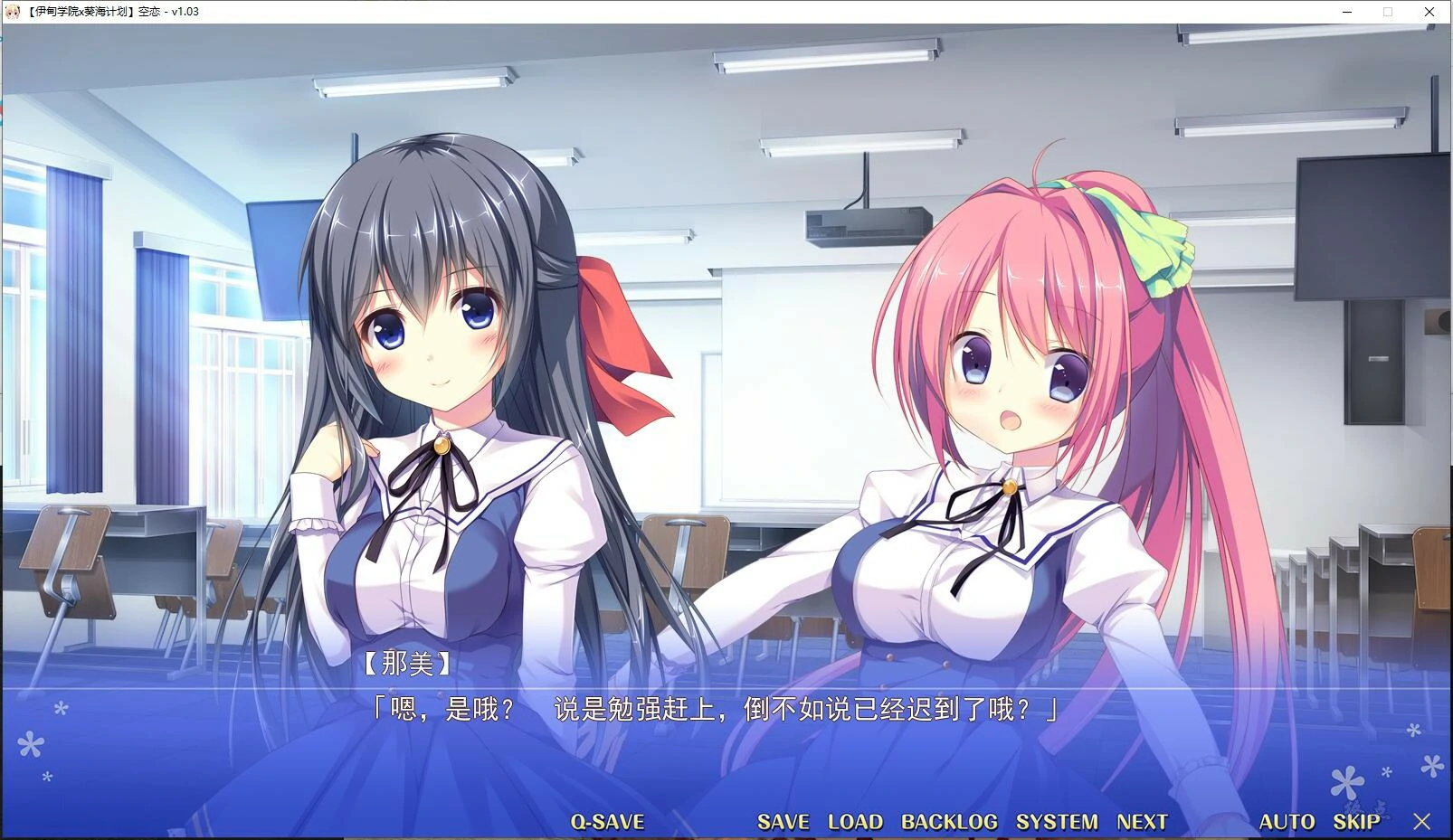The image size is (1453, 840).
Task: Open the LOAD screen
Action: click(854, 822)
